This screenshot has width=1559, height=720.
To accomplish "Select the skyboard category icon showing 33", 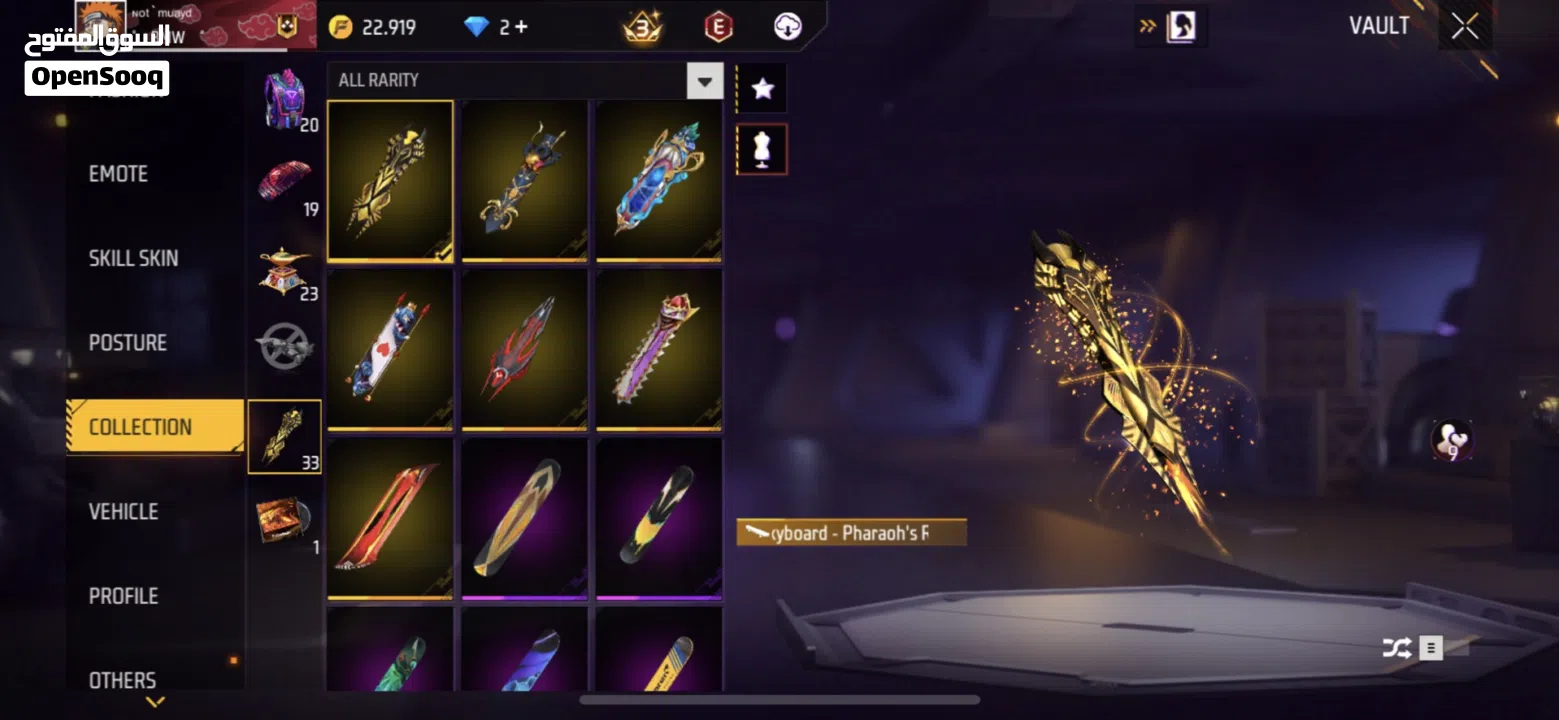I will [285, 435].
